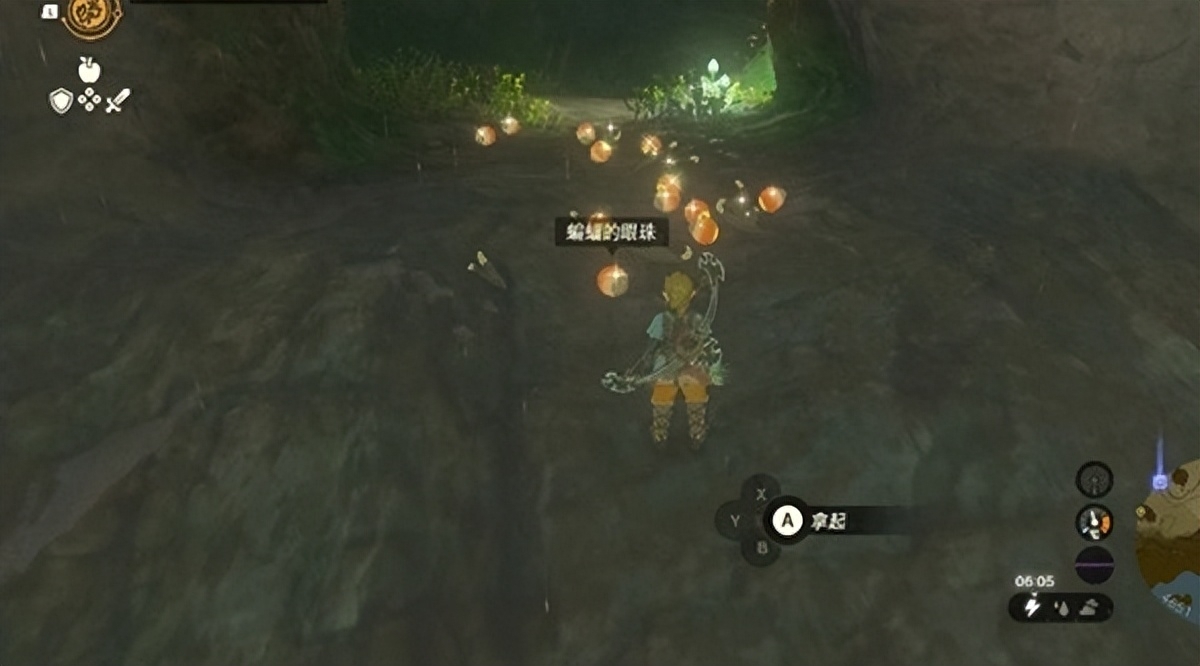The width and height of the screenshot is (1200, 666).
Task: Select the 蝙蝠的眼珠 item label
Action: (x=612, y=232)
